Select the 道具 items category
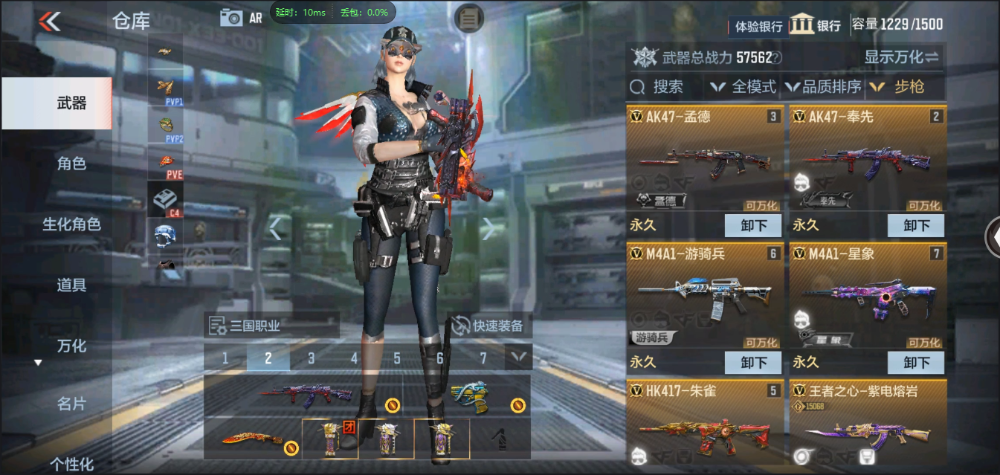This screenshot has height=475, width=1000. 70,285
